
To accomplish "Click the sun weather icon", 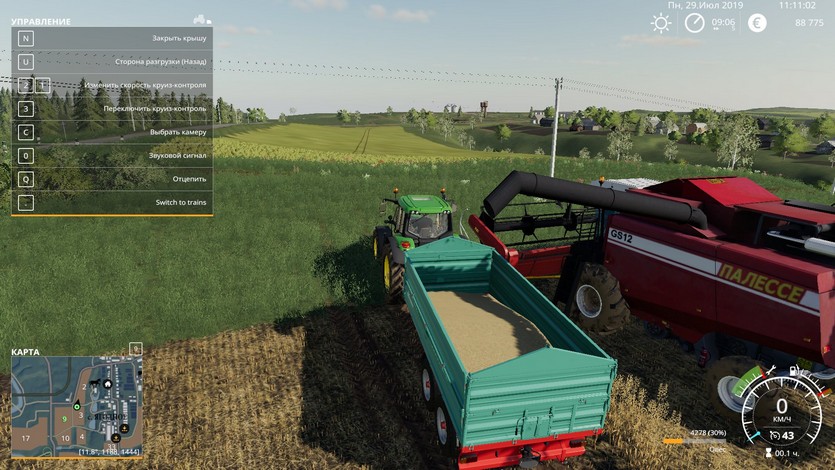I will click(661, 23).
